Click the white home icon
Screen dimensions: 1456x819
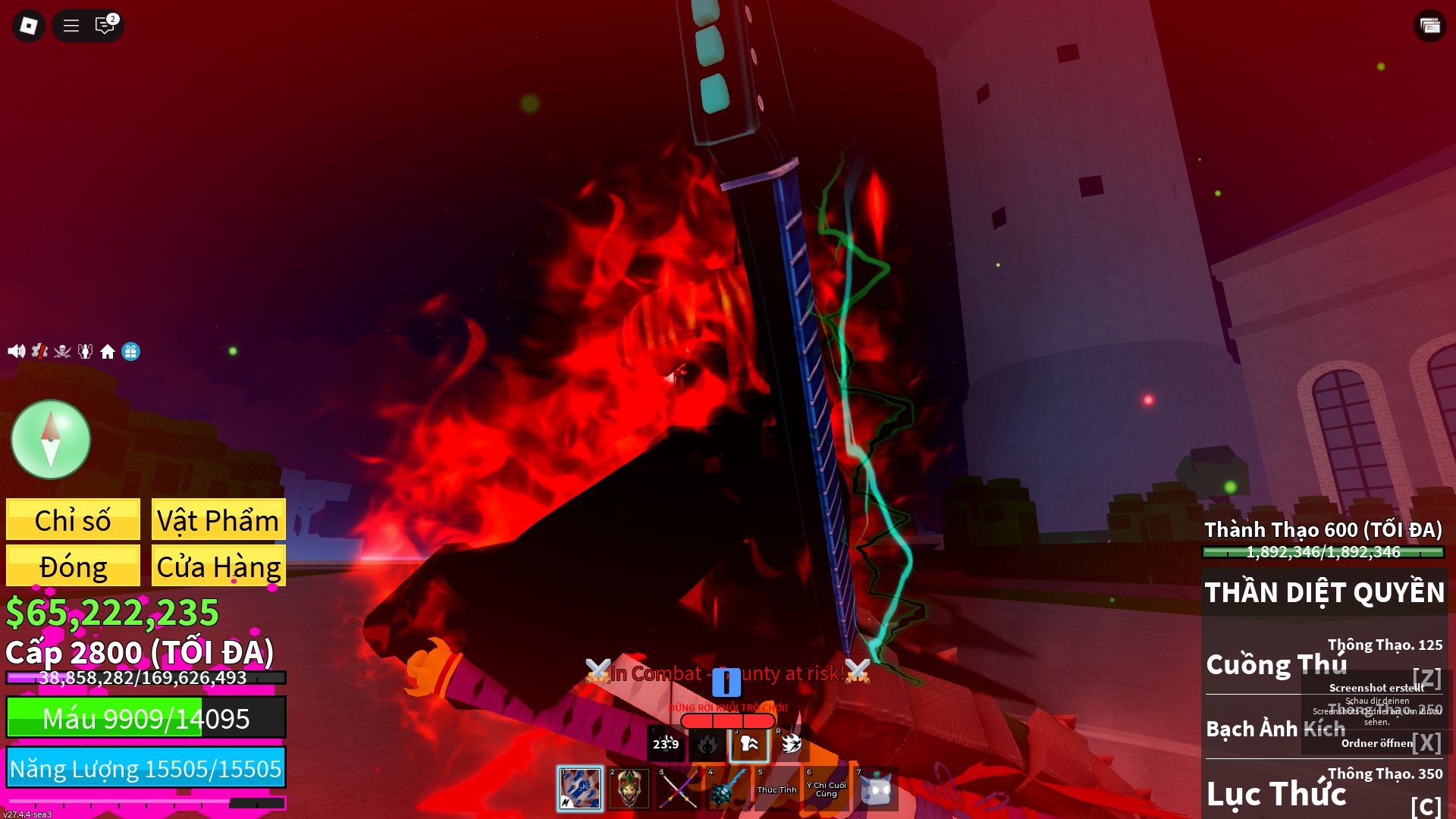pyautogui.click(x=108, y=351)
